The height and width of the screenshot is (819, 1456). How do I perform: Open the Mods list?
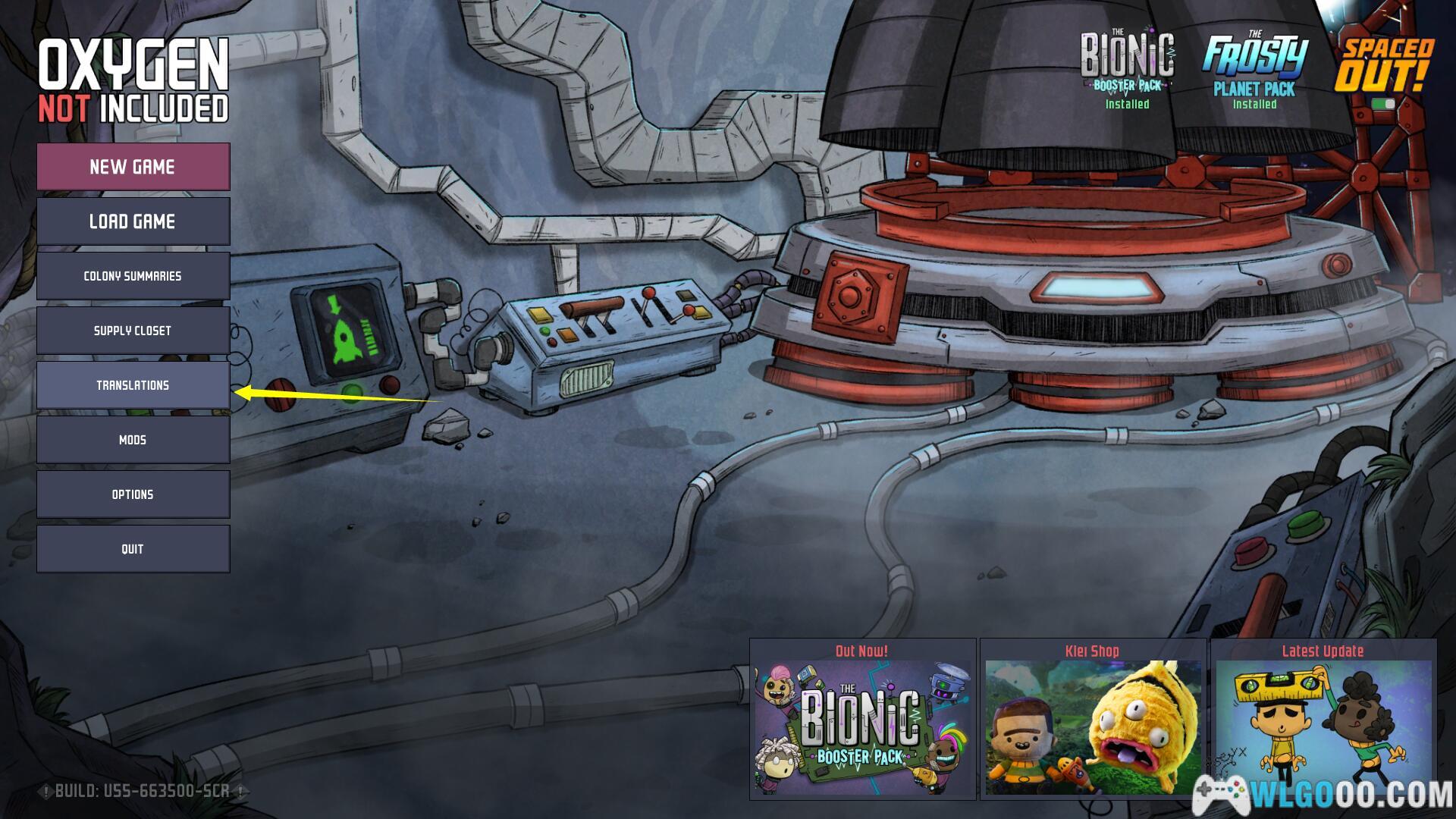(x=133, y=440)
